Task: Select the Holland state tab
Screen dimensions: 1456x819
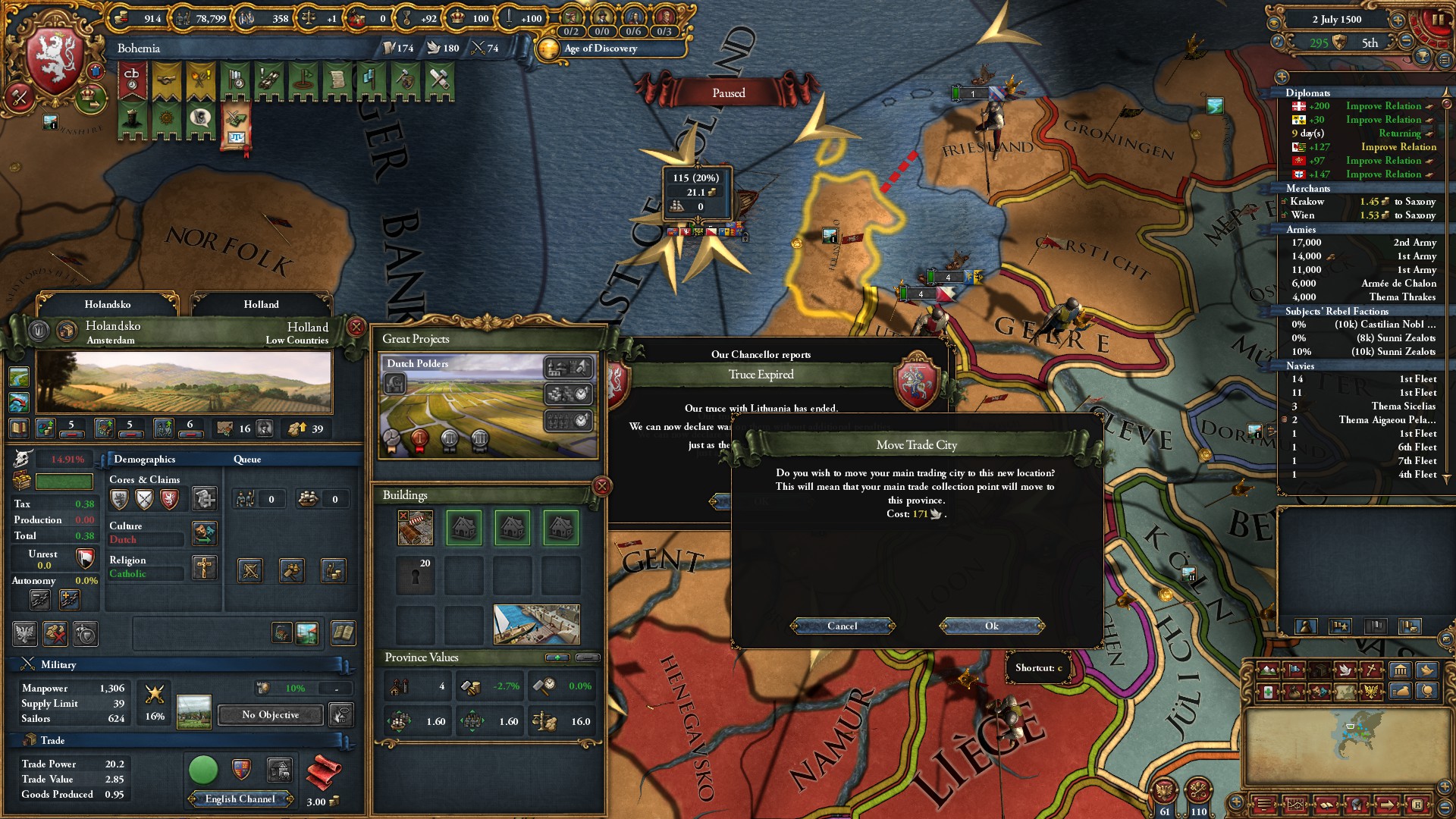Action: tap(261, 304)
